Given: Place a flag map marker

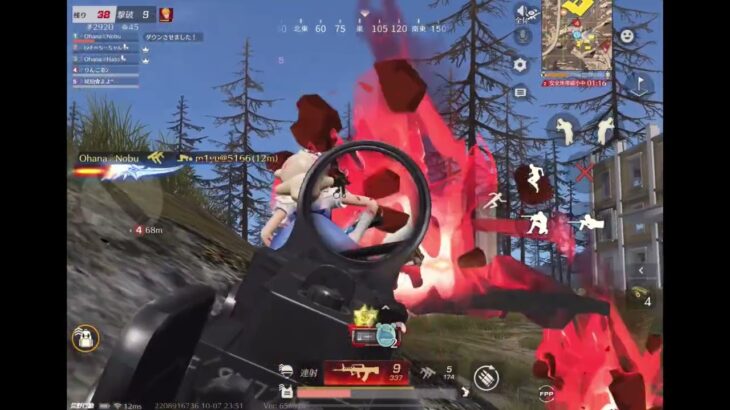Looking at the screenshot, I should coord(642,85).
